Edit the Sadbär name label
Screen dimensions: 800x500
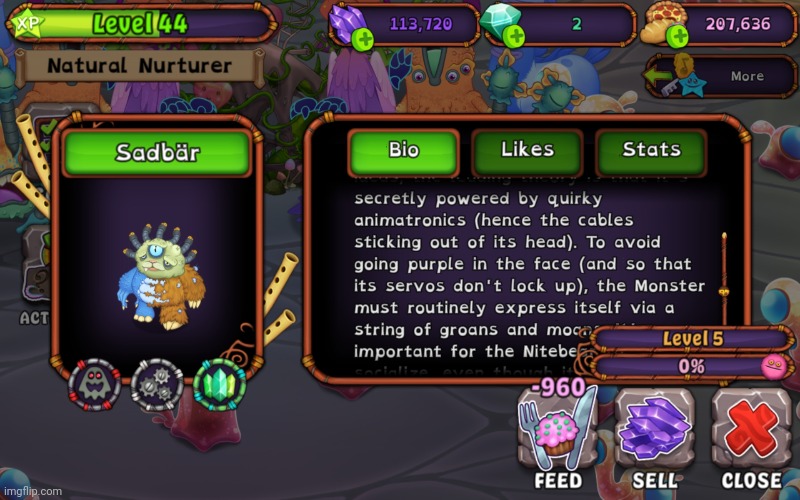tap(157, 154)
